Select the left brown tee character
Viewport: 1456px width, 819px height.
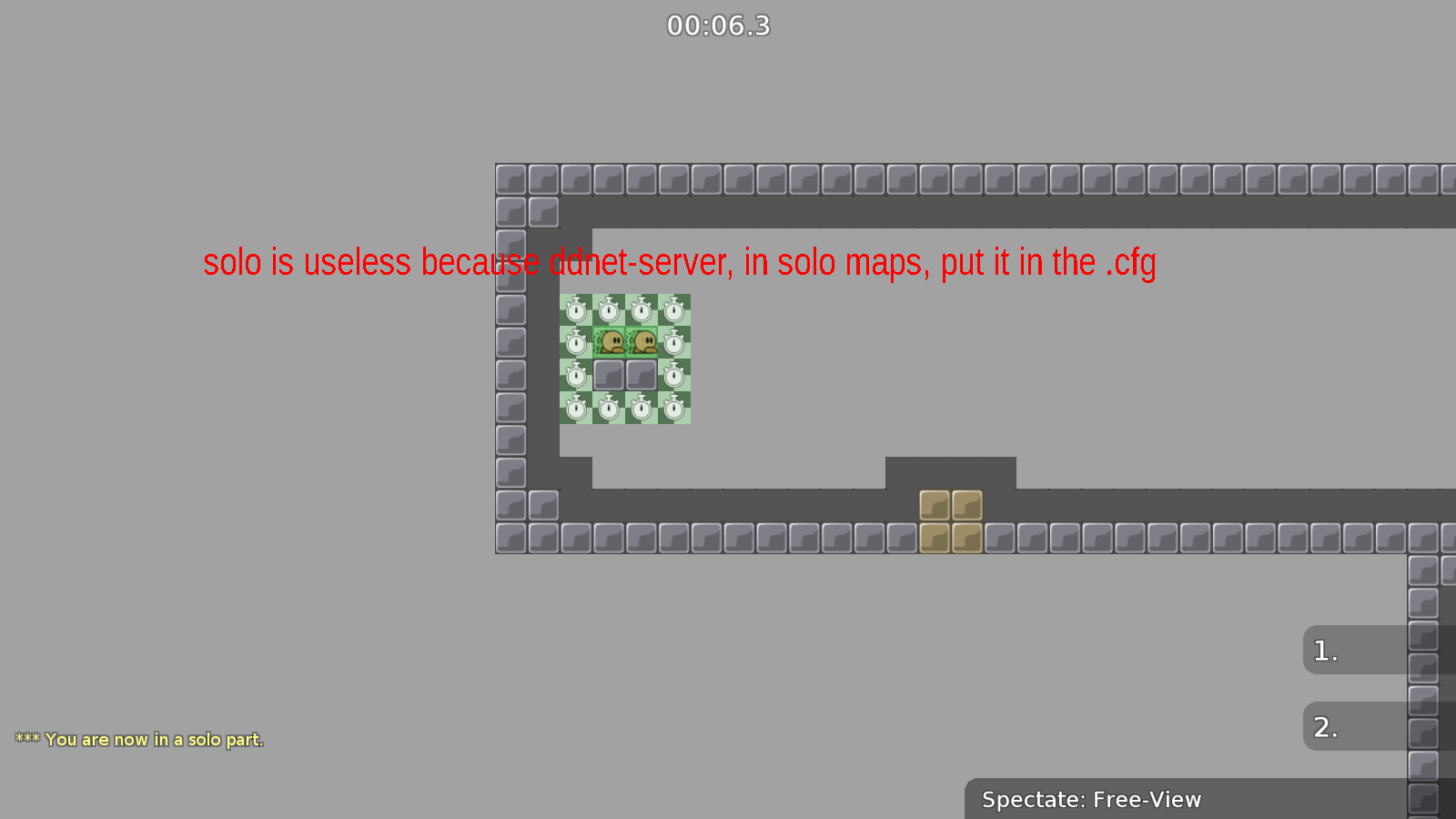click(x=611, y=343)
